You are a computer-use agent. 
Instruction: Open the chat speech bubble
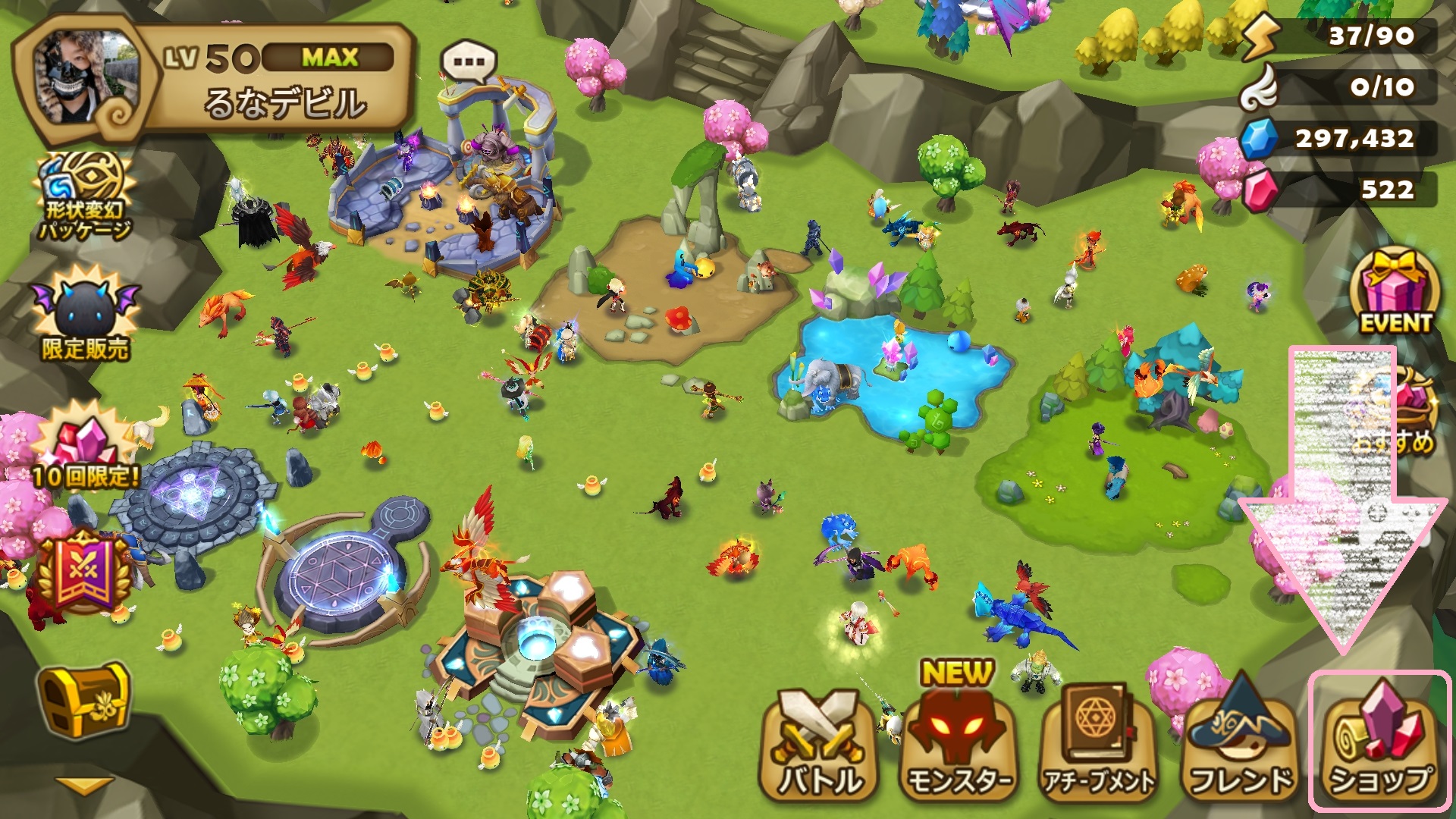tap(469, 62)
